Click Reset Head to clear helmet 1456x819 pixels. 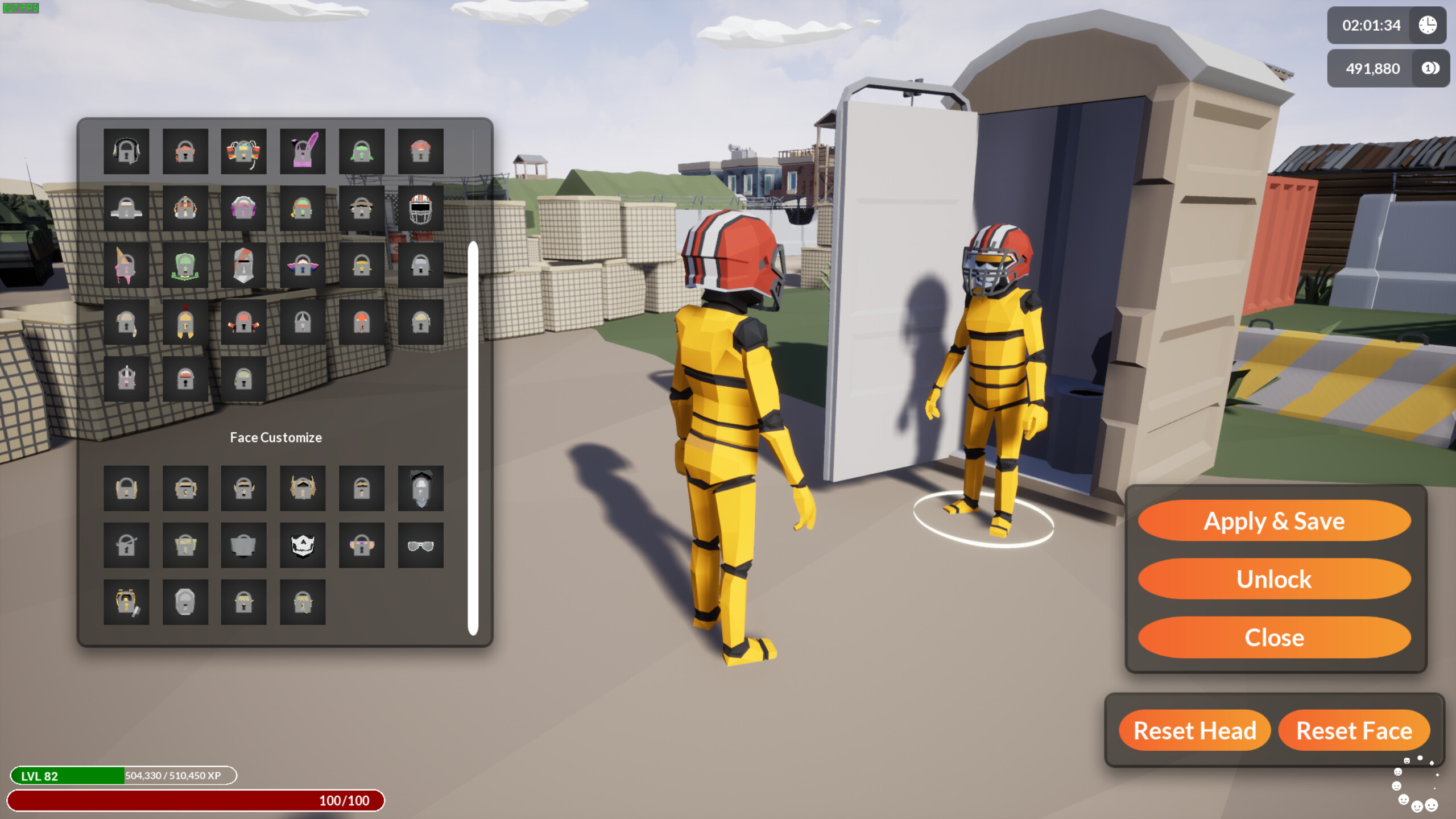[1194, 731]
